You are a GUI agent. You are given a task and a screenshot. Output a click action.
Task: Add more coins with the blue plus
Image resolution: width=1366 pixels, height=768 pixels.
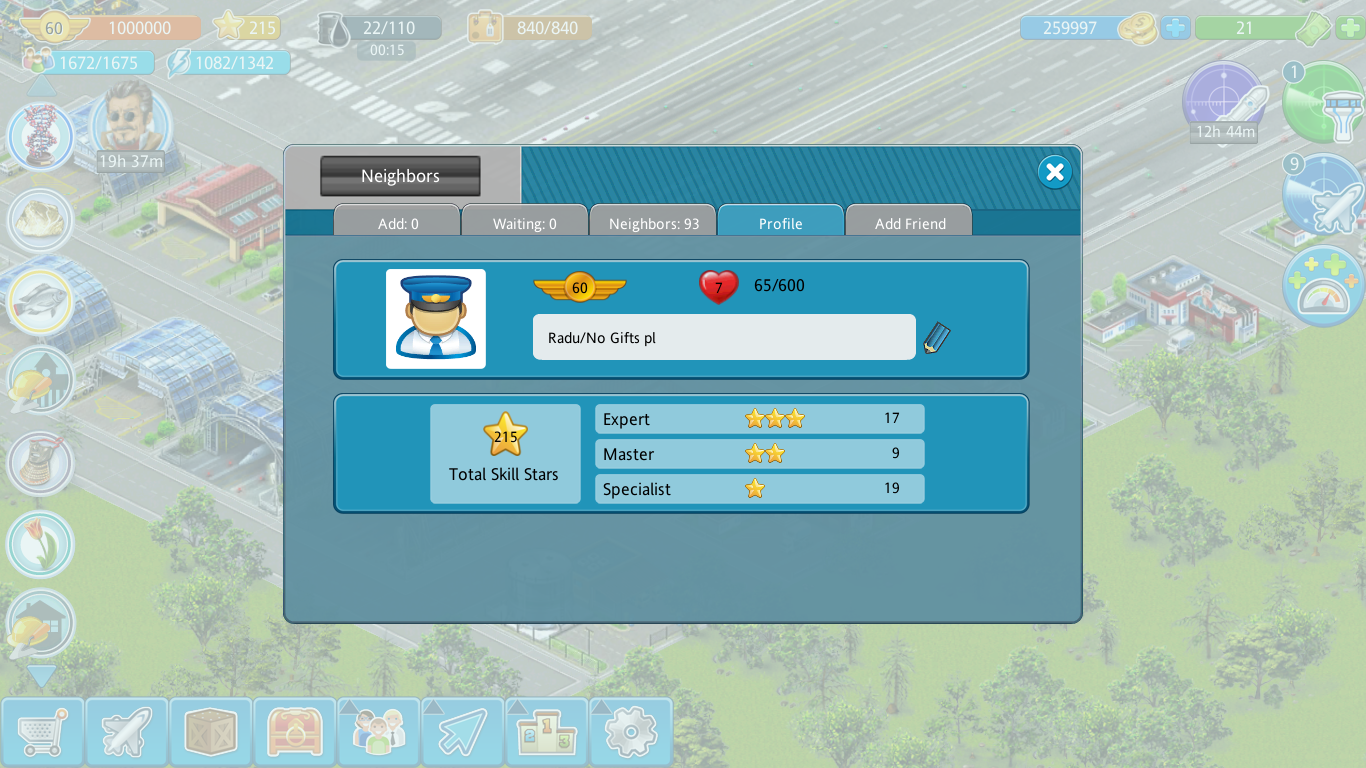[x=1176, y=28]
